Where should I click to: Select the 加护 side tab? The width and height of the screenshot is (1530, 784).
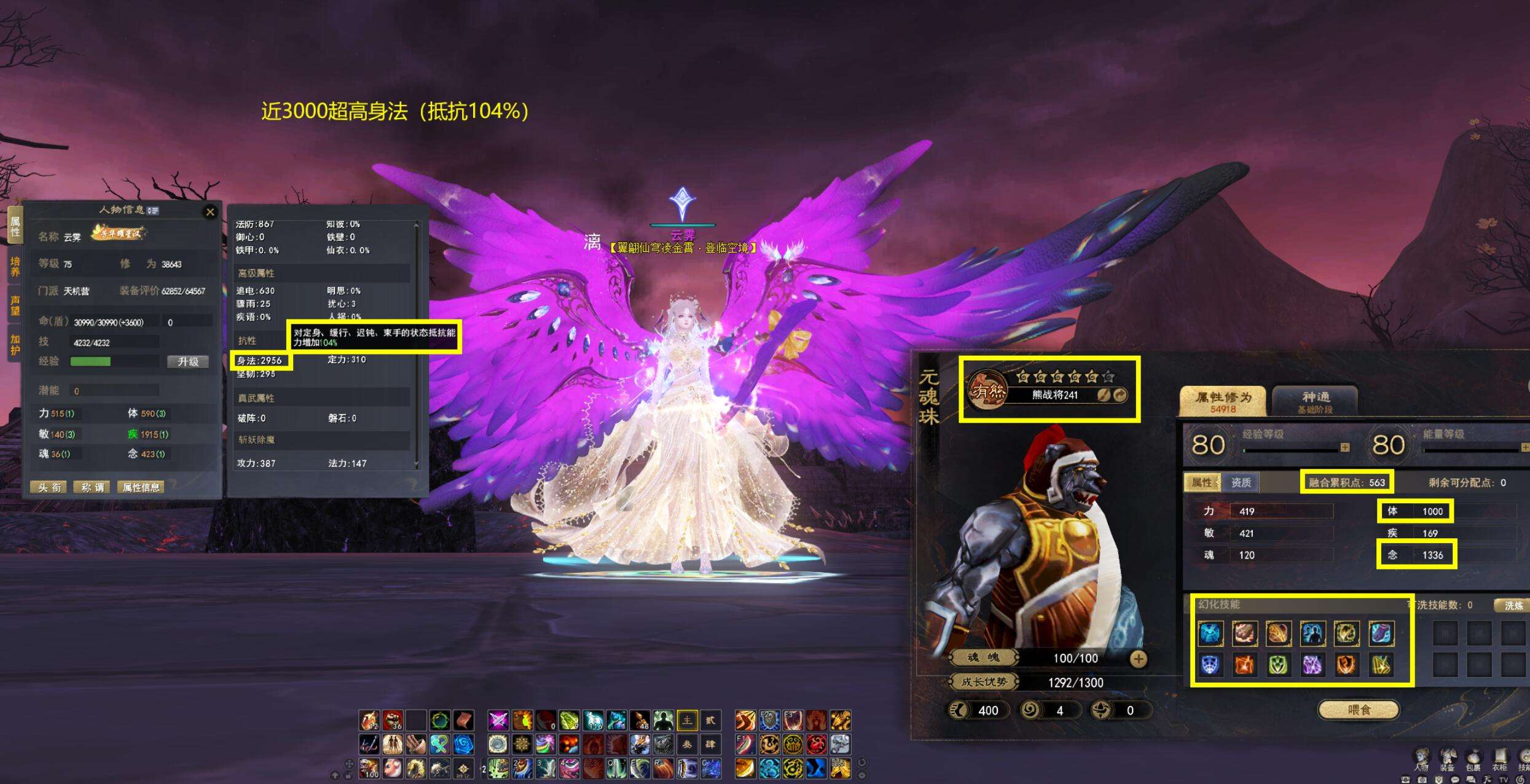tap(14, 344)
